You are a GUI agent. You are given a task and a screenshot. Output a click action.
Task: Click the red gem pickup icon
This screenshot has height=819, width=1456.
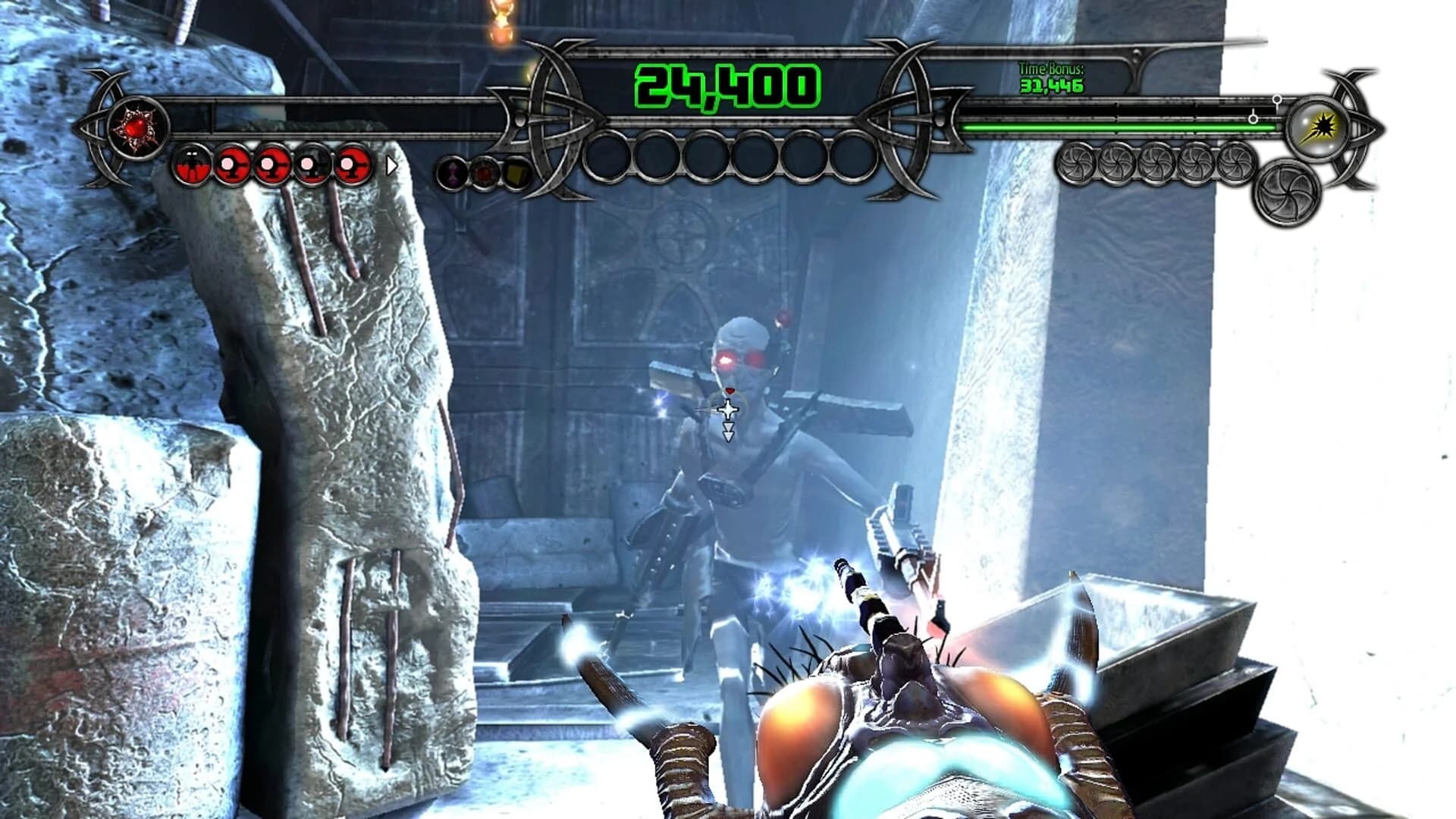(485, 171)
